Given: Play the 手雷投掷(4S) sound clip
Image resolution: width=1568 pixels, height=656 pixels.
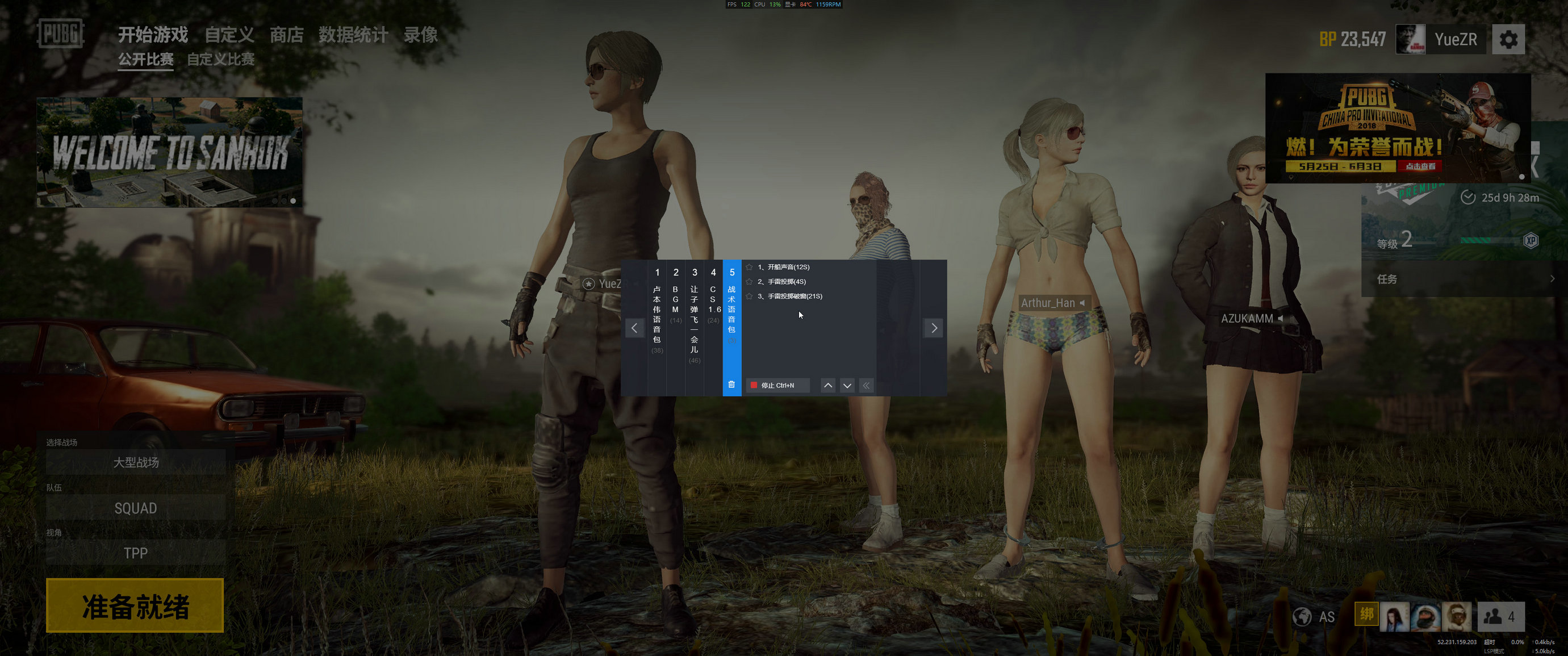Looking at the screenshot, I should click(x=786, y=282).
